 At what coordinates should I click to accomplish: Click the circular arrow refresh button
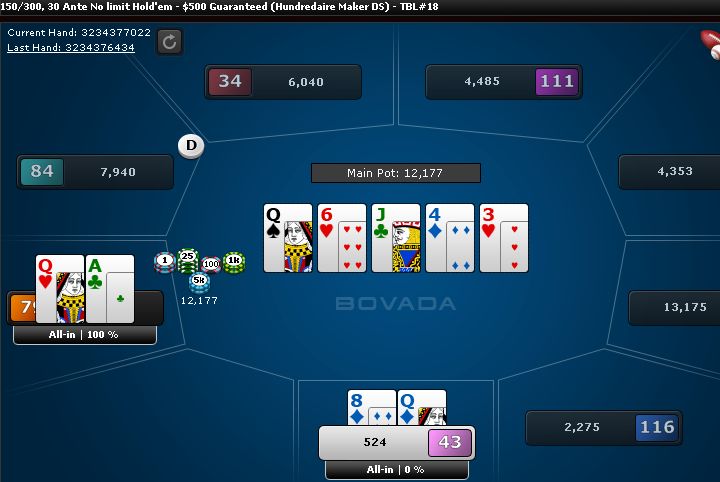point(170,41)
